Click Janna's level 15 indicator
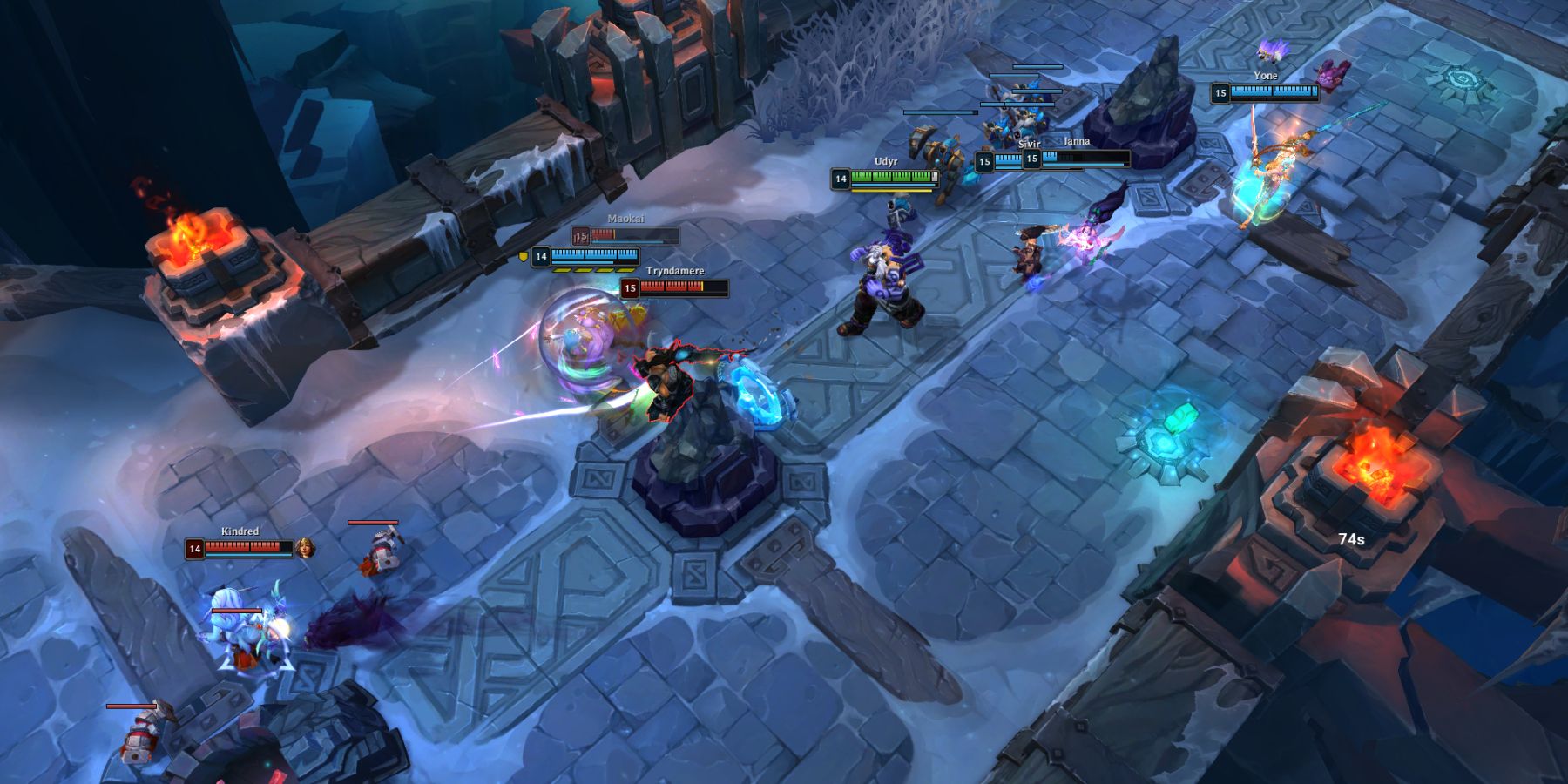This screenshot has height=784, width=1568. click(x=1032, y=160)
